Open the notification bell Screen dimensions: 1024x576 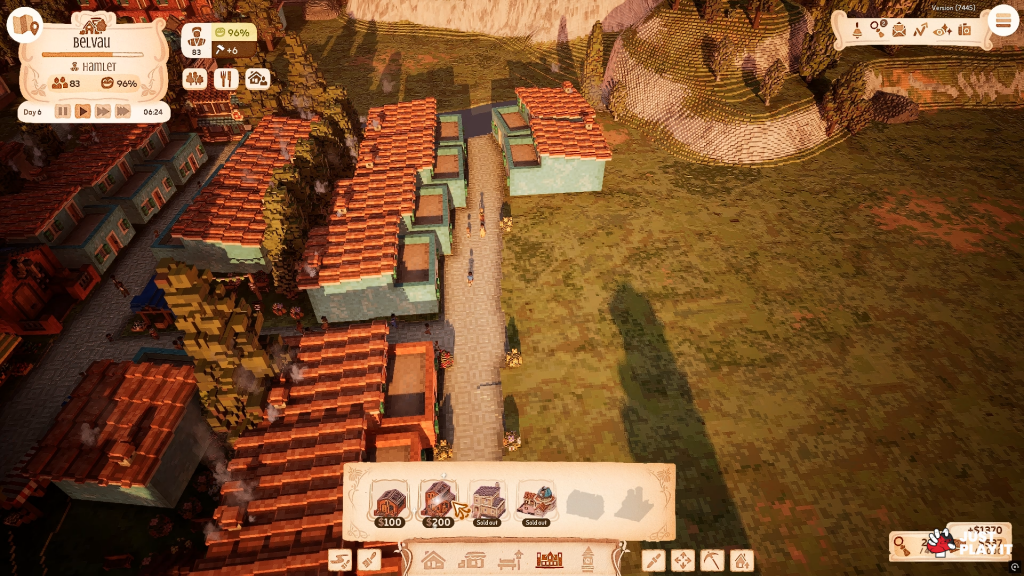point(856,30)
